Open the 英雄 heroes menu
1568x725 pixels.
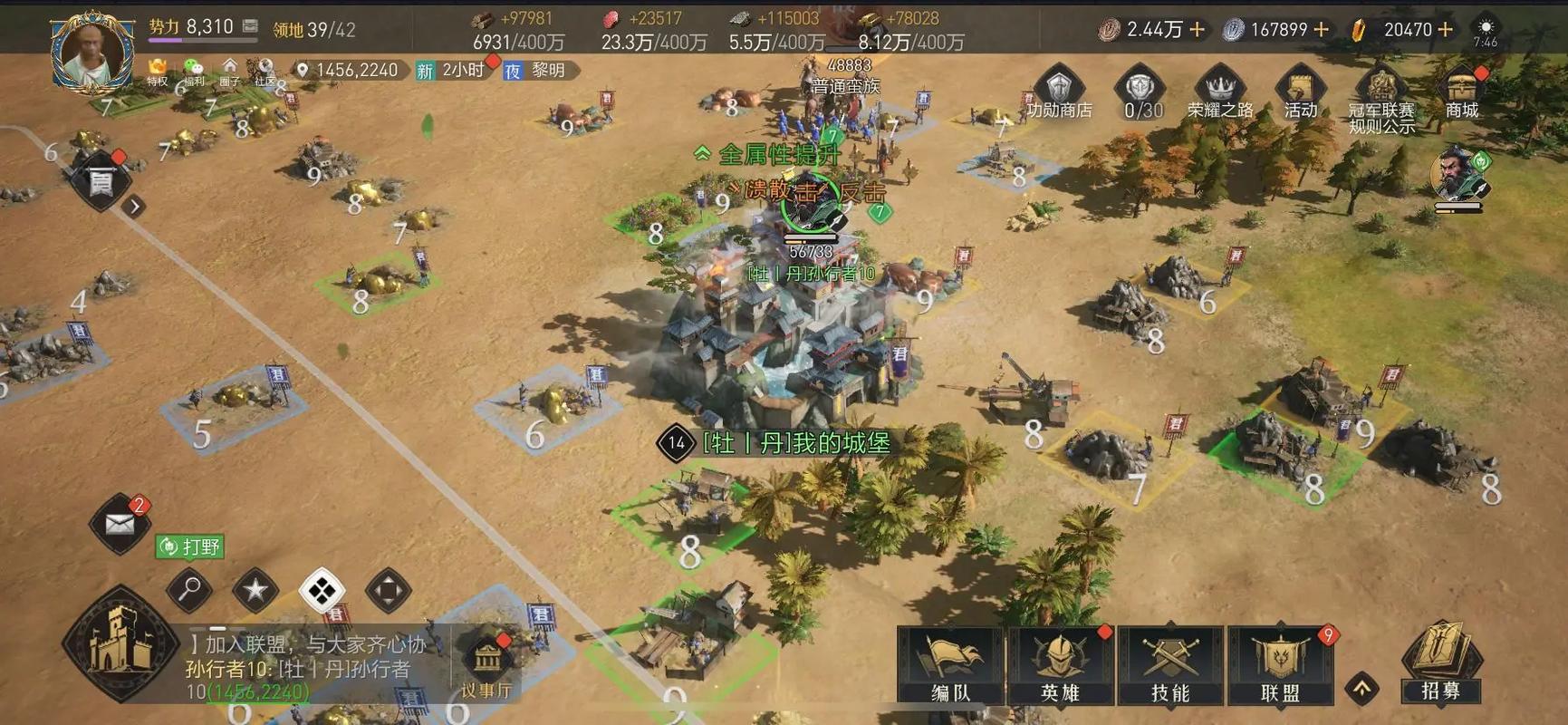(x=1061, y=666)
